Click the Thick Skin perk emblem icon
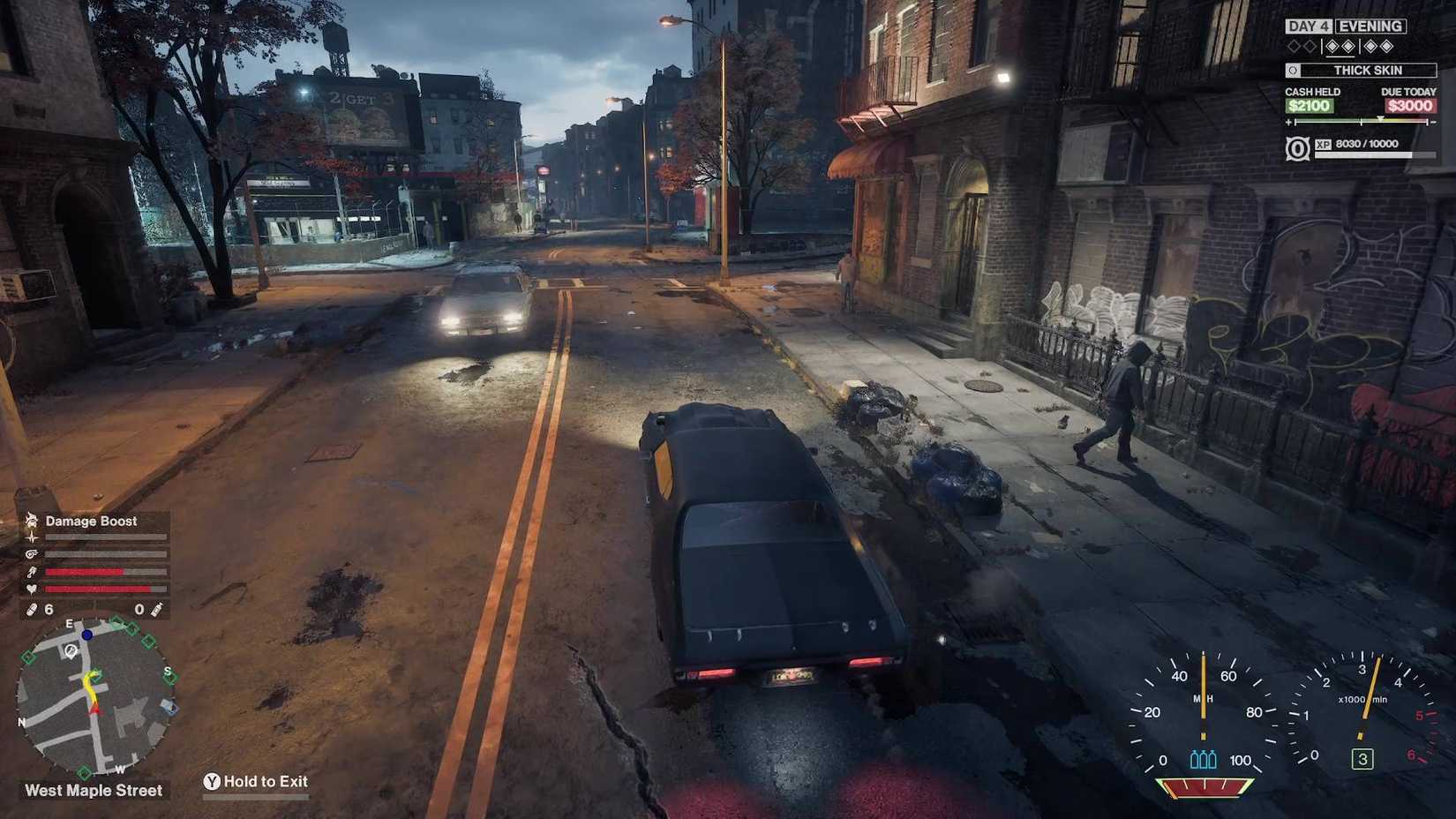 tap(1294, 70)
